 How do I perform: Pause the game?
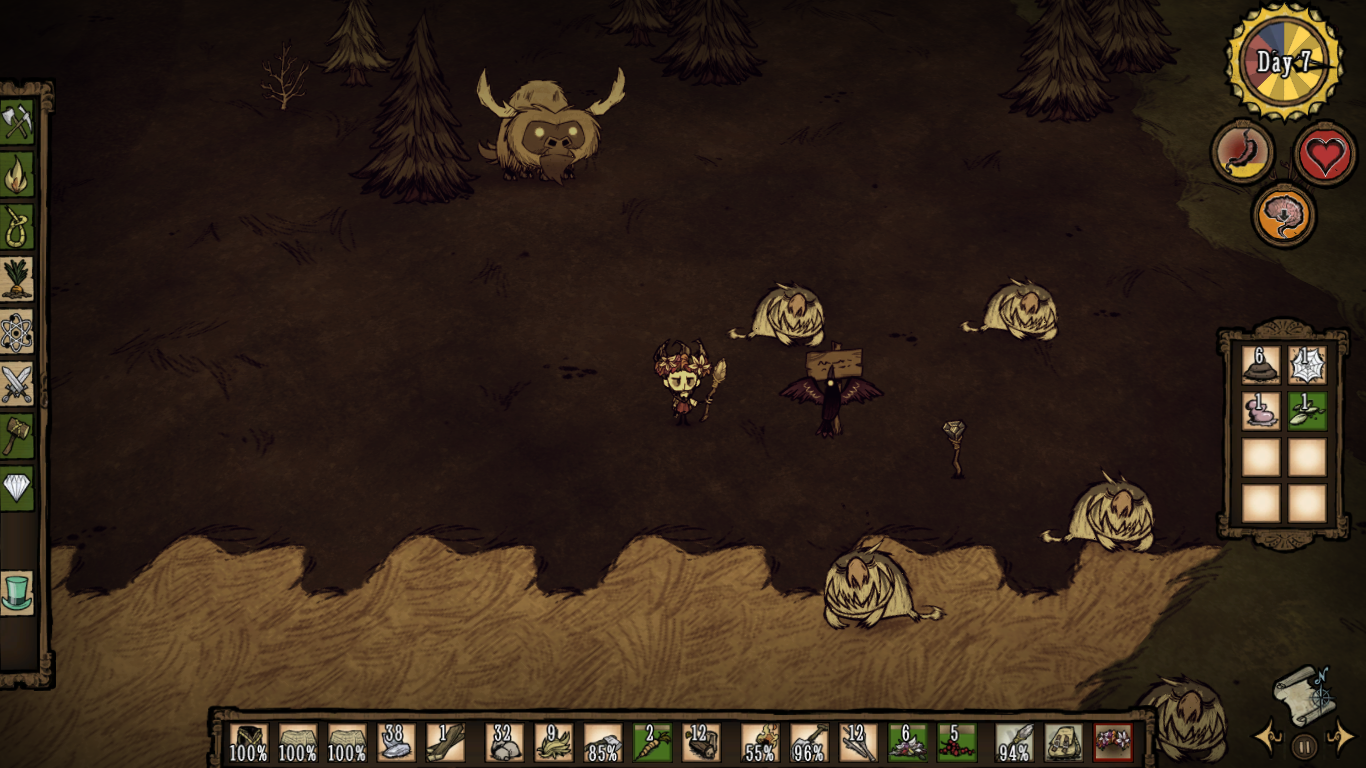(x=1304, y=745)
